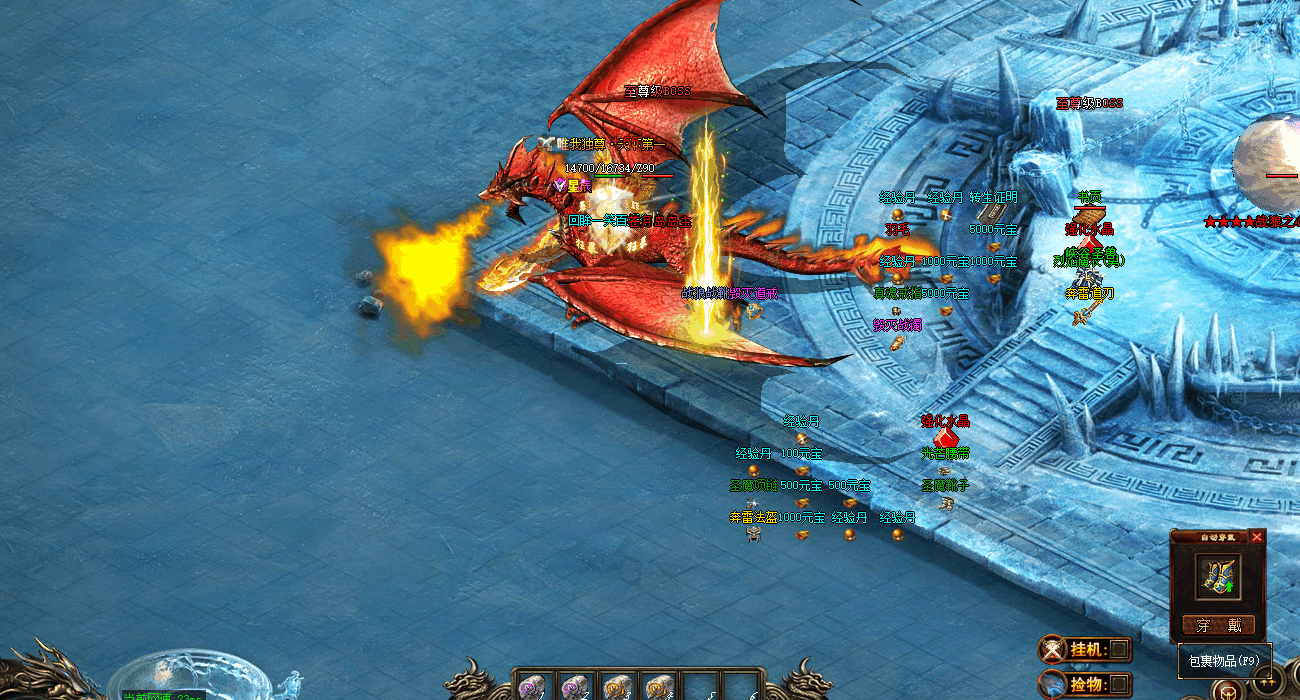Image resolution: width=1300 pixels, height=700 pixels.
Task: Use the orange scroll in hotbar slot 4
Action: tap(657, 688)
